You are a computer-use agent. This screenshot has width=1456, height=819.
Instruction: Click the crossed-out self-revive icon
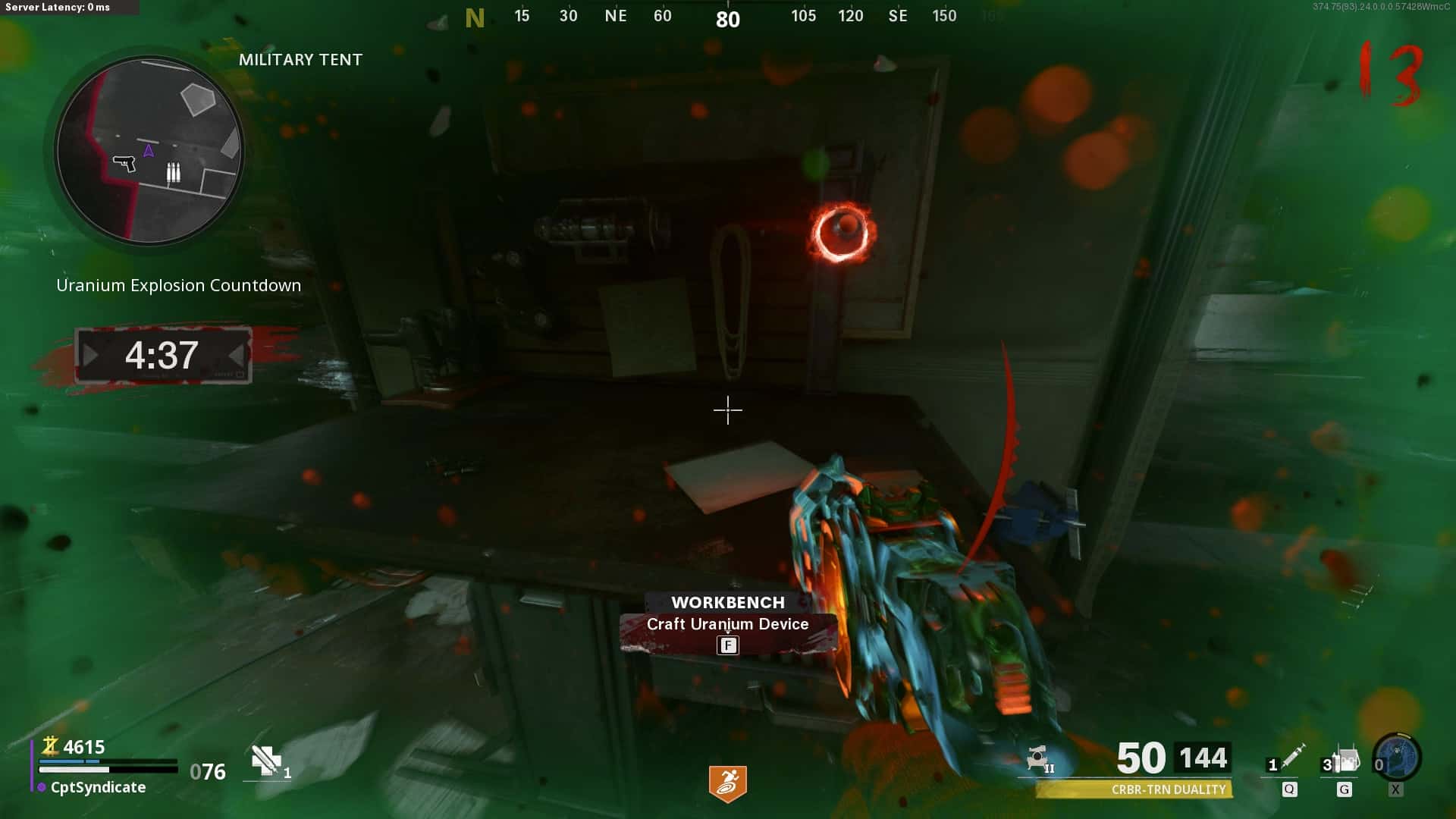pos(266,761)
